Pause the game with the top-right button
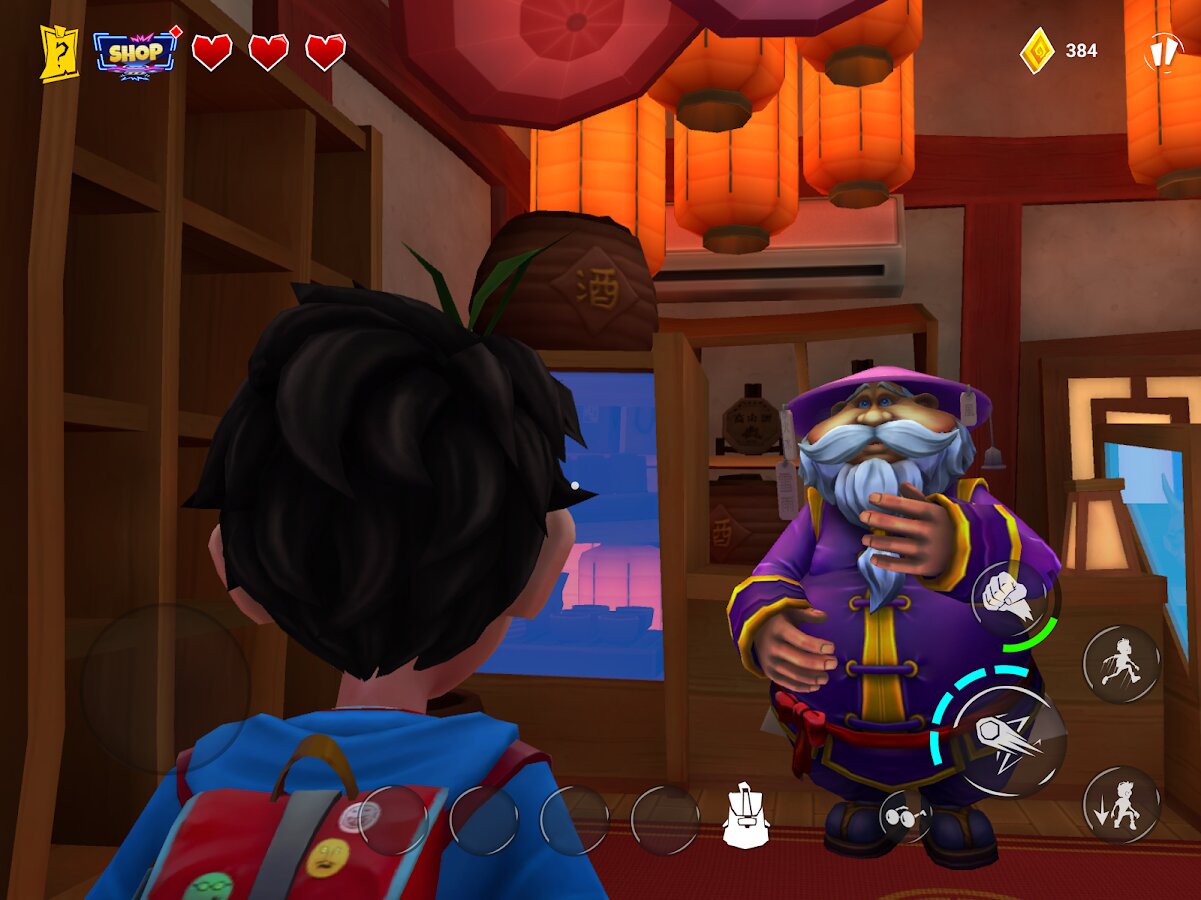 1162,51
